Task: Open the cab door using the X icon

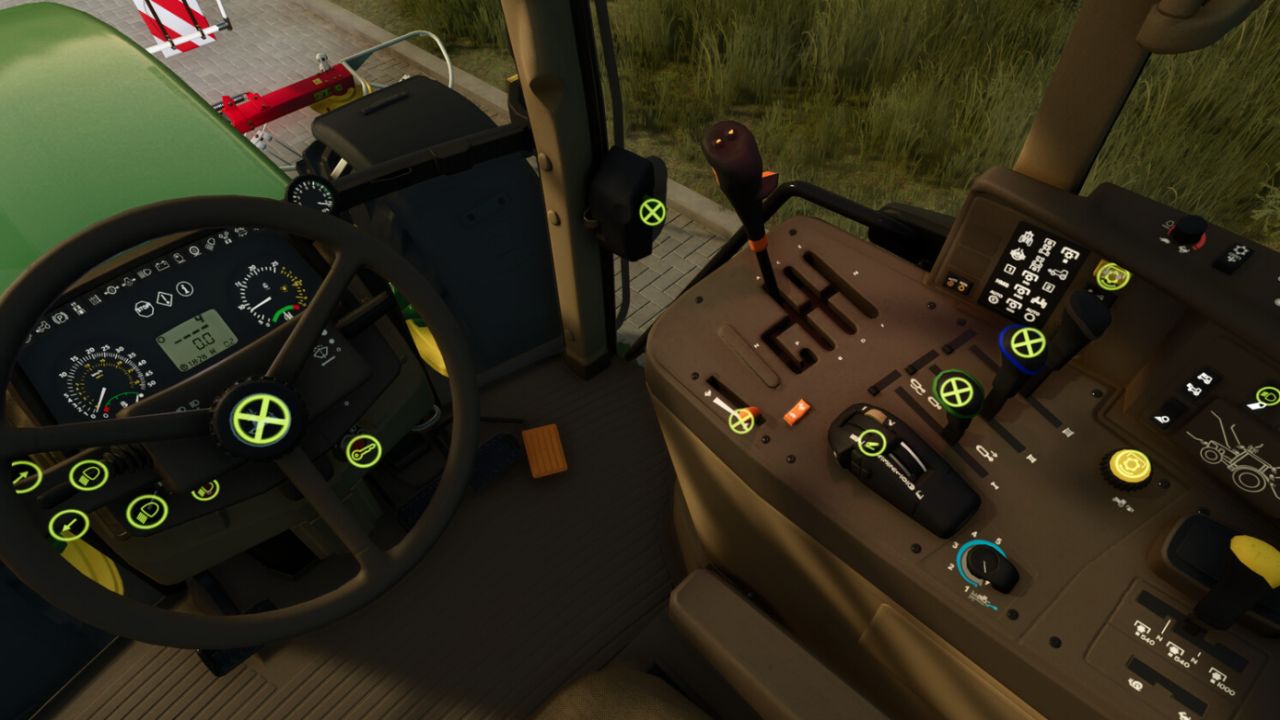Action: (651, 211)
